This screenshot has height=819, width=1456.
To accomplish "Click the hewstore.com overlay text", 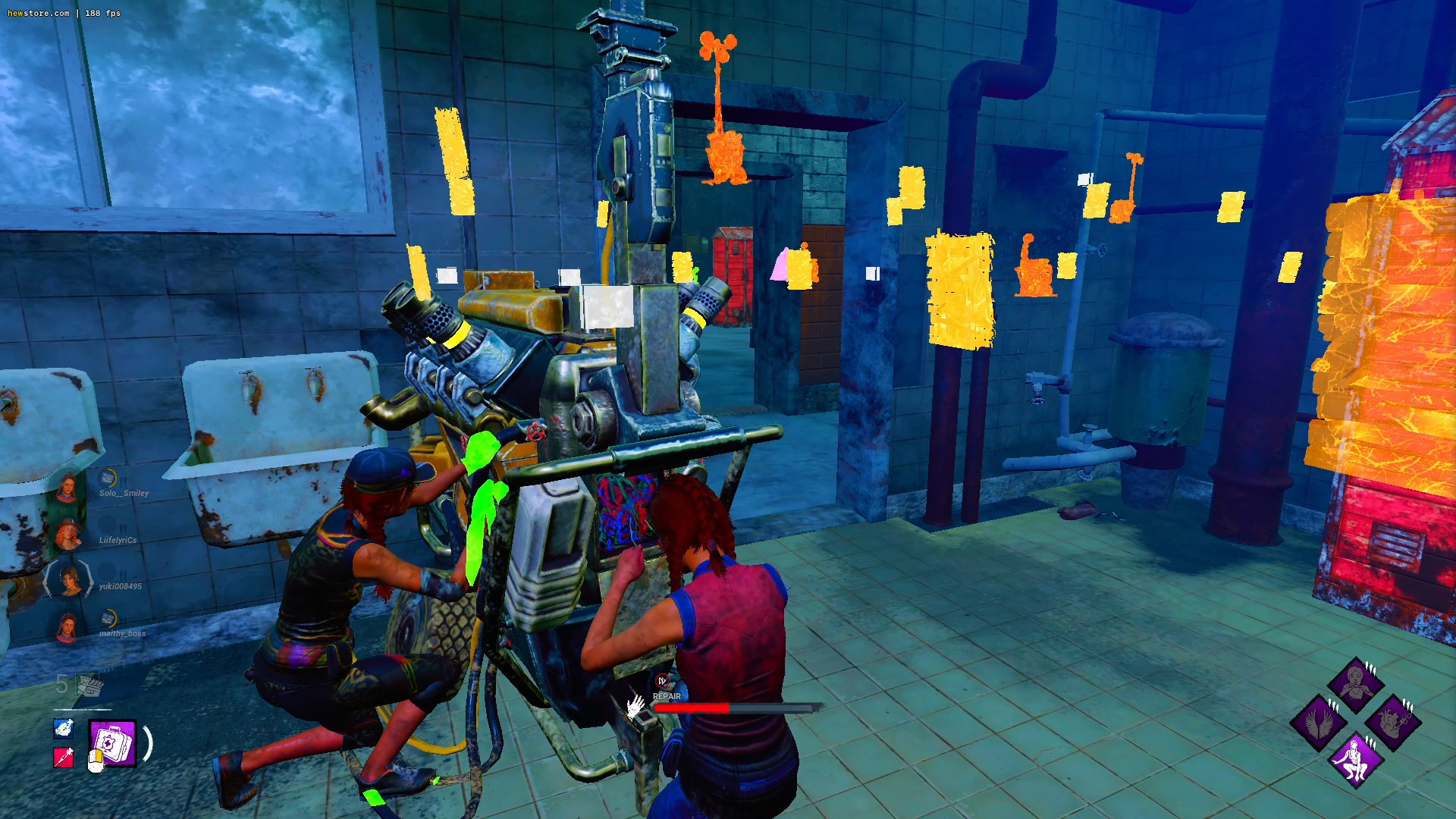I will 38,13.
